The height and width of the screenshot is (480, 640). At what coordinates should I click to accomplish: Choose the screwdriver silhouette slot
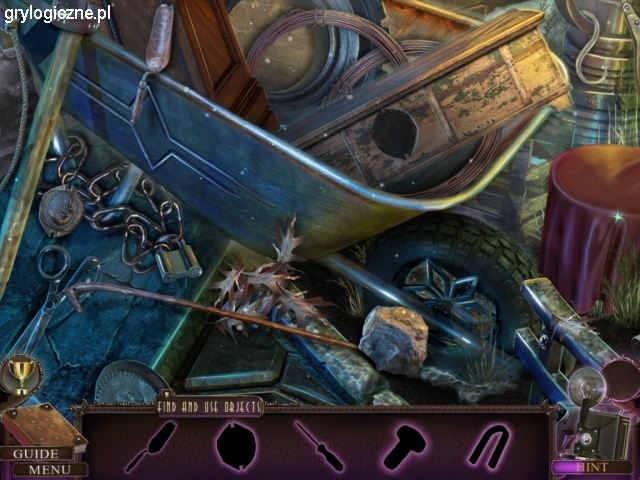(x=319, y=445)
